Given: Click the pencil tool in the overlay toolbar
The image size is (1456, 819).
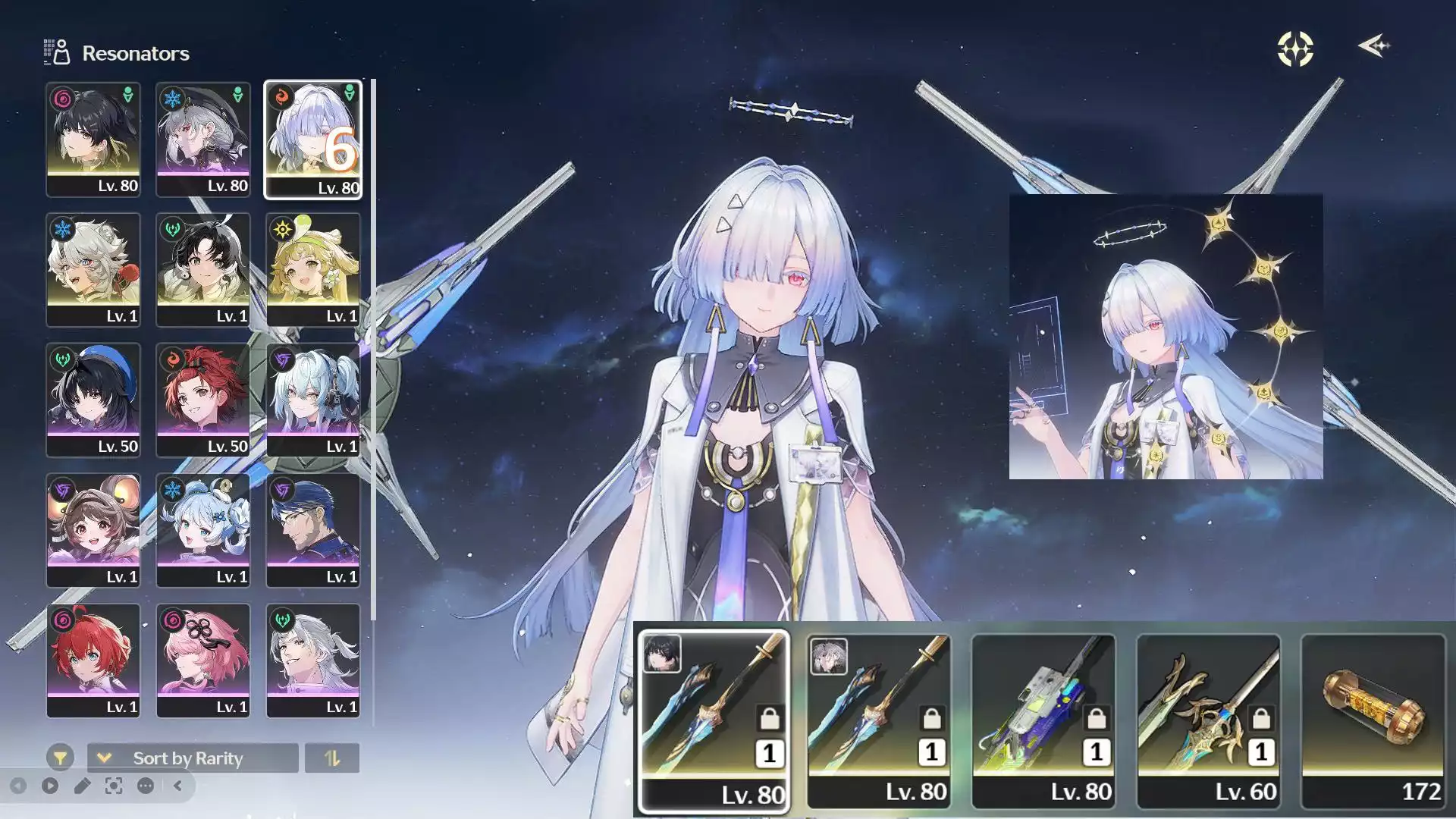Looking at the screenshot, I should pos(82,786).
